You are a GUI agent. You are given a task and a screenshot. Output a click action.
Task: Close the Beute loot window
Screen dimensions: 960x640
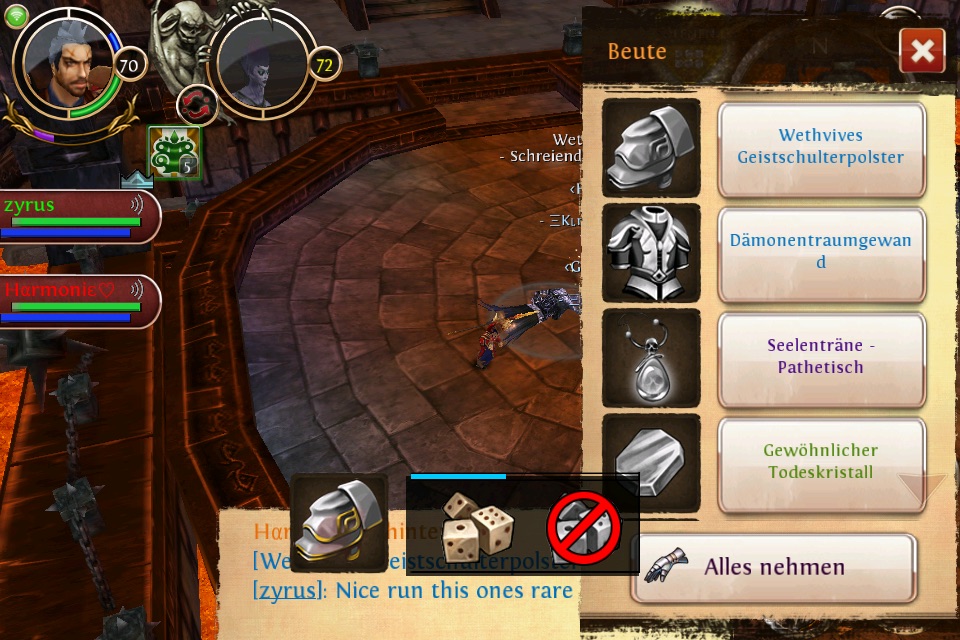pos(921,51)
